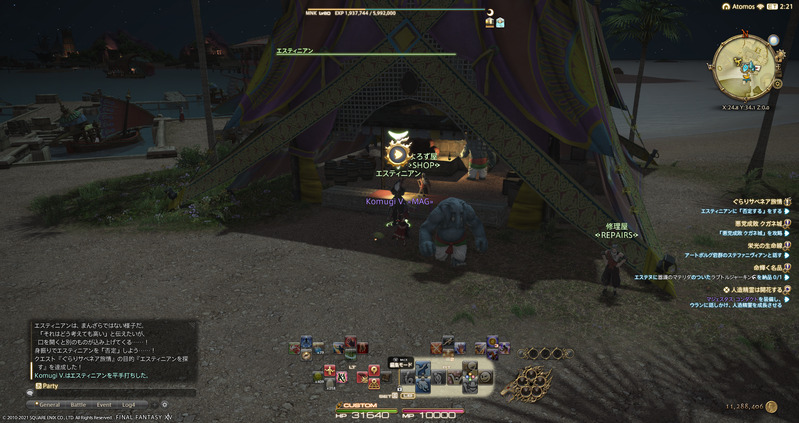Show the Log4 chat tab

130,404
